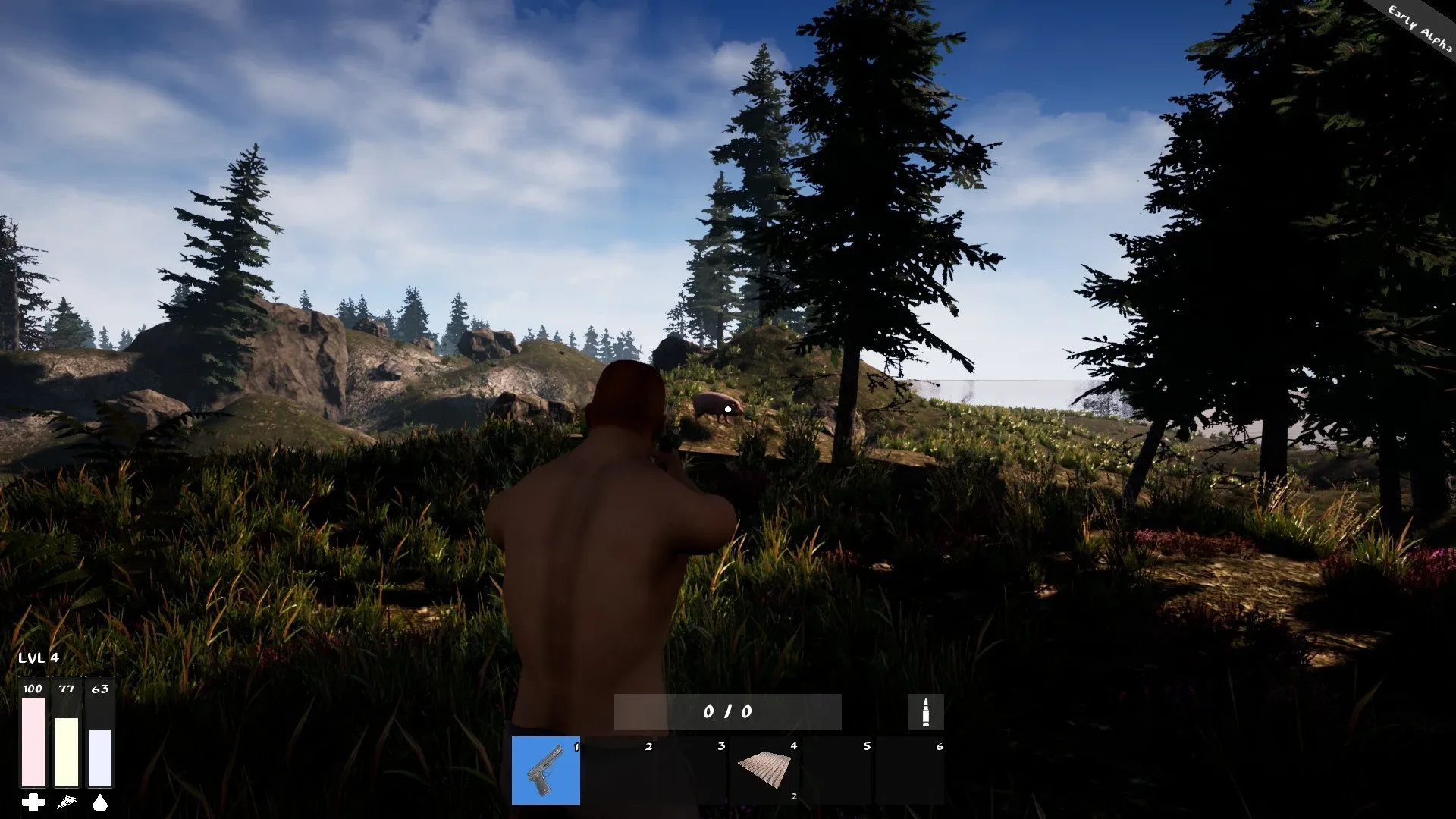This screenshot has width=1456, height=819.
Task: Click the bullet ammo icon near the ammo counter
Action: point(927,711)
